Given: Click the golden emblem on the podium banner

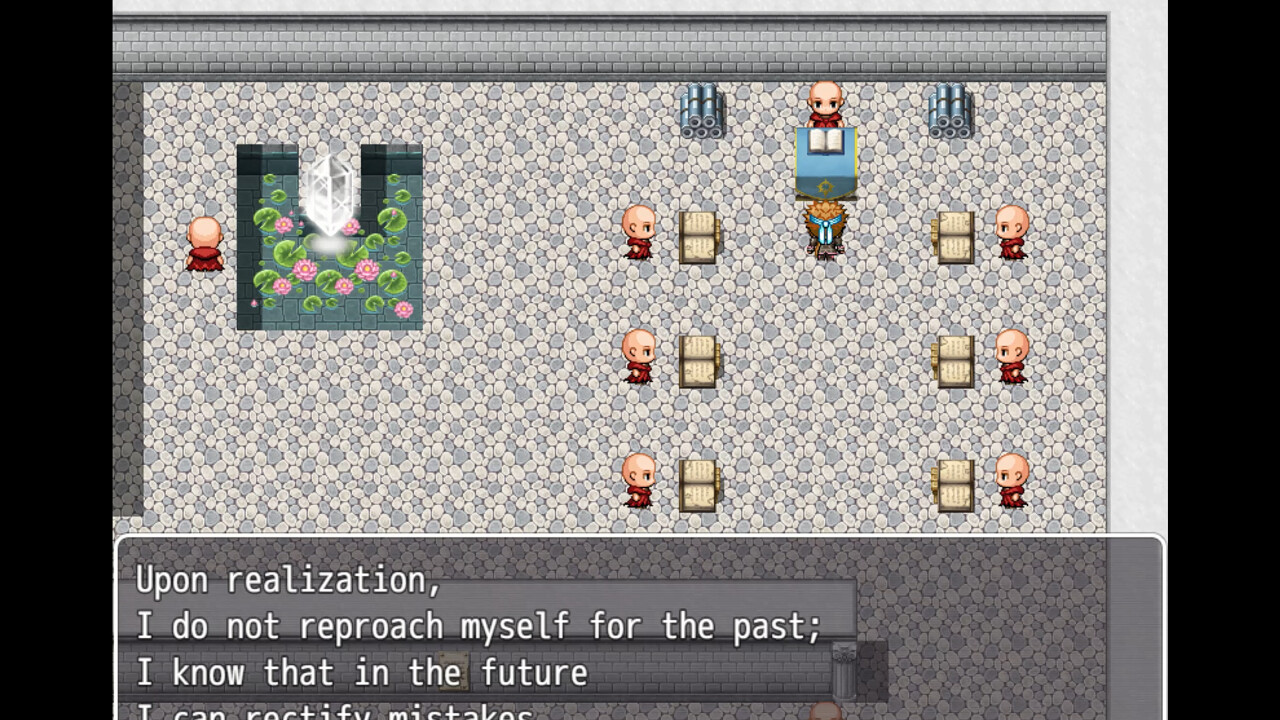Looking at the screenshot, I should click(x=826, y=185).
